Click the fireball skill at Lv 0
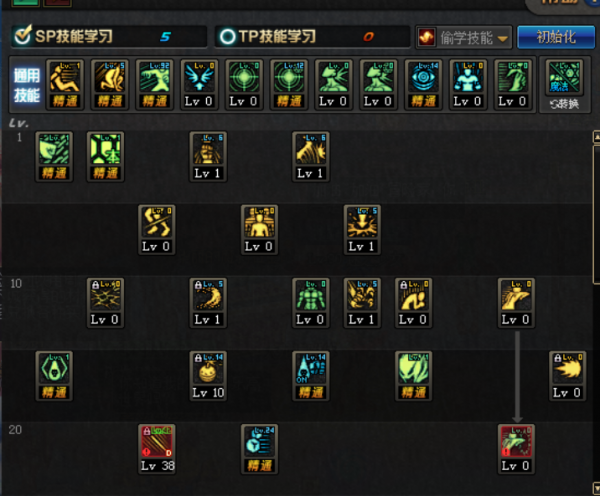The height and width of the screenshot is (496, 600). (x=567, y=374)
